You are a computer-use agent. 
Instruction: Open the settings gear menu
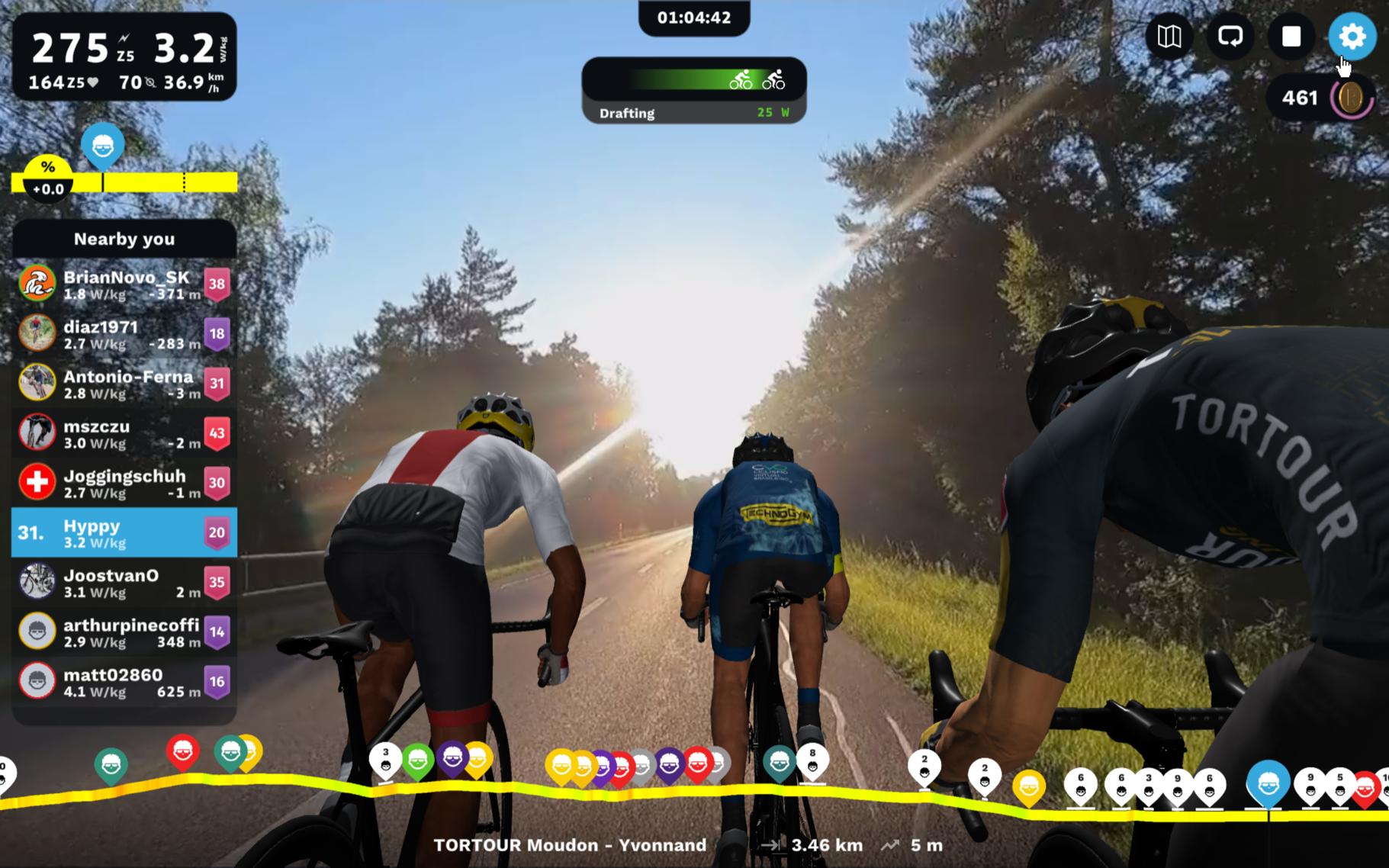(1351, 37)
